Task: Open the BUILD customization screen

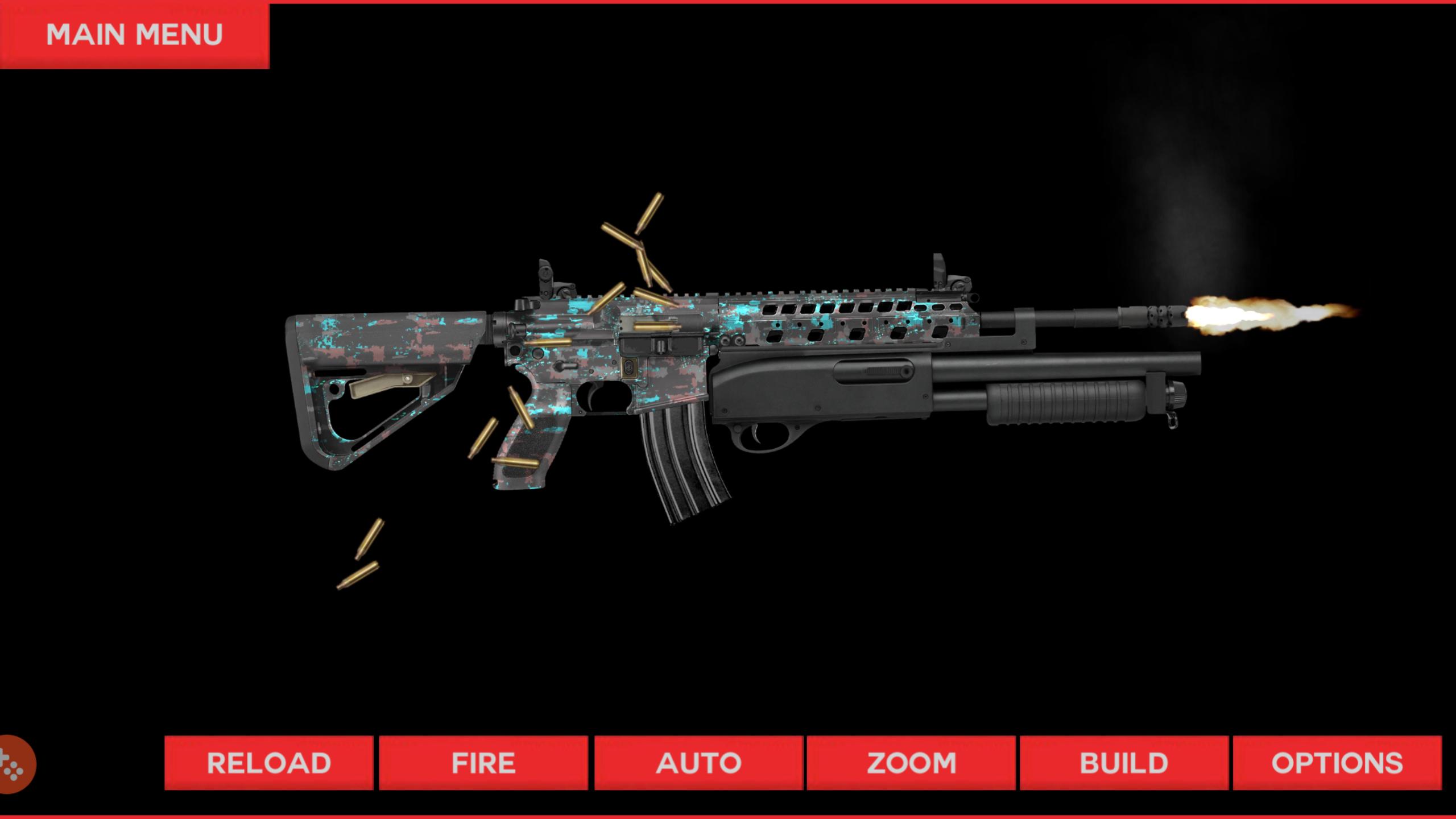Action: pyautogui.click(x=1125, y=763)
